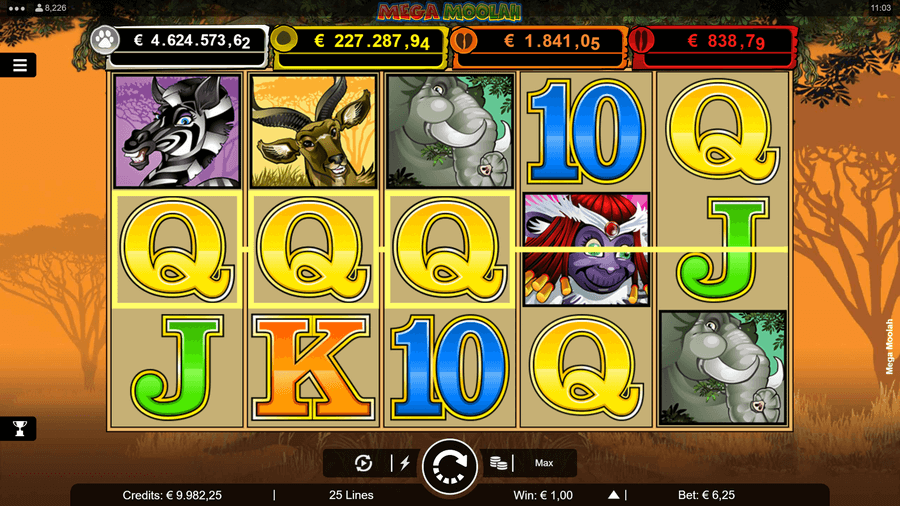The width and height of the screenshot is (900, 506).
Task: Open the autoplay settings
Action: click(x=364, y=463)
